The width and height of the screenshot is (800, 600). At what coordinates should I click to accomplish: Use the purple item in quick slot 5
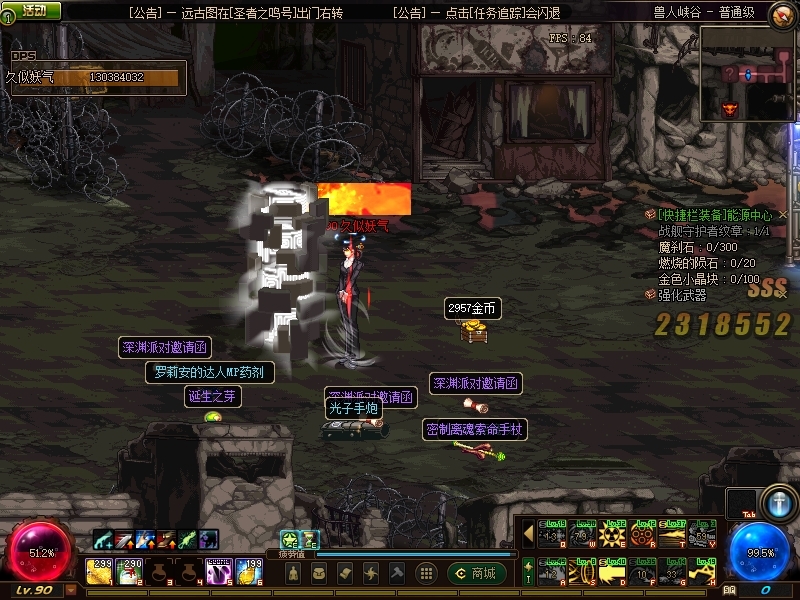(218, 571)
